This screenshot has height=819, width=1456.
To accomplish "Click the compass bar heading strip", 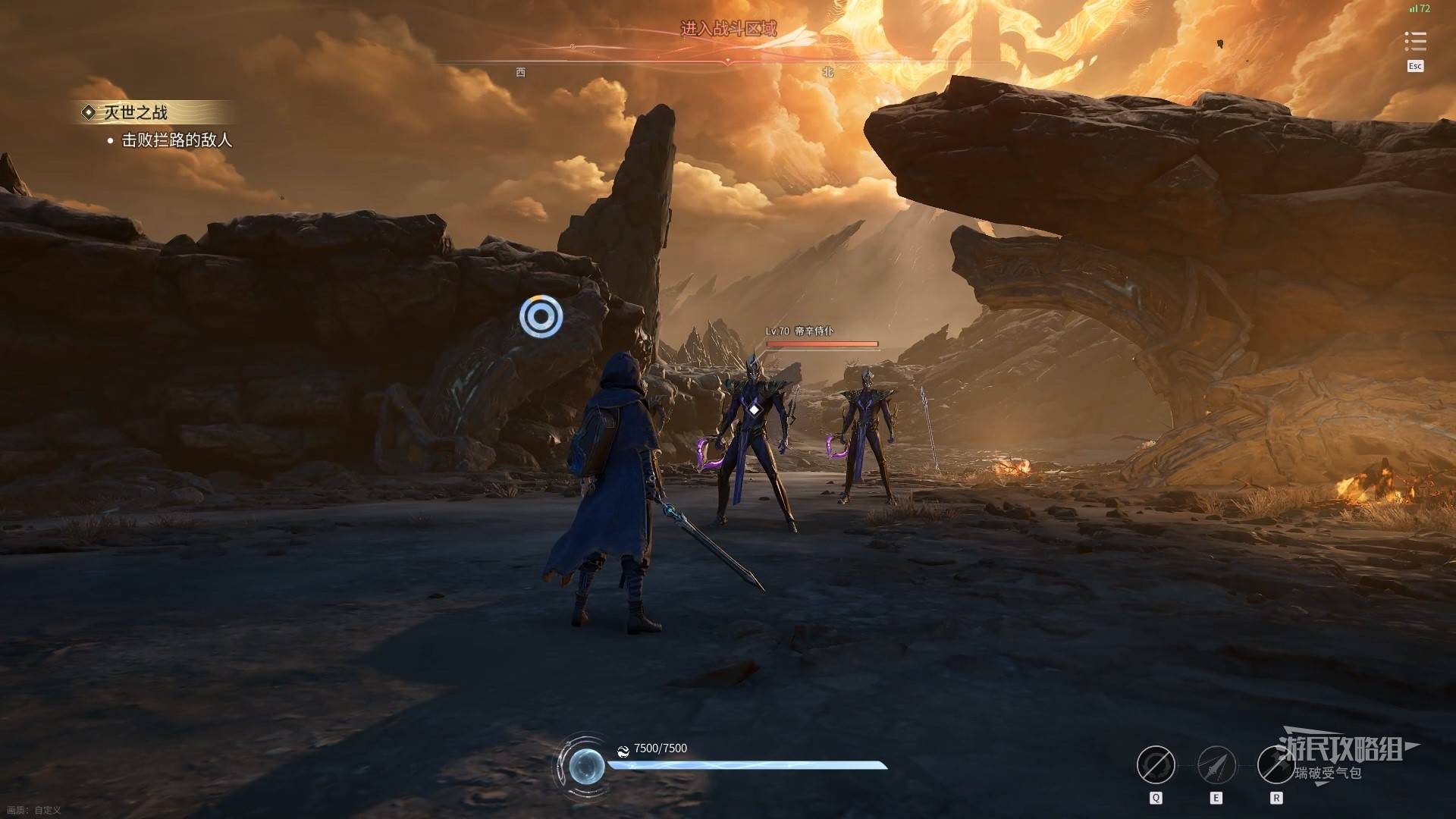I will click(x=728, y=59).
